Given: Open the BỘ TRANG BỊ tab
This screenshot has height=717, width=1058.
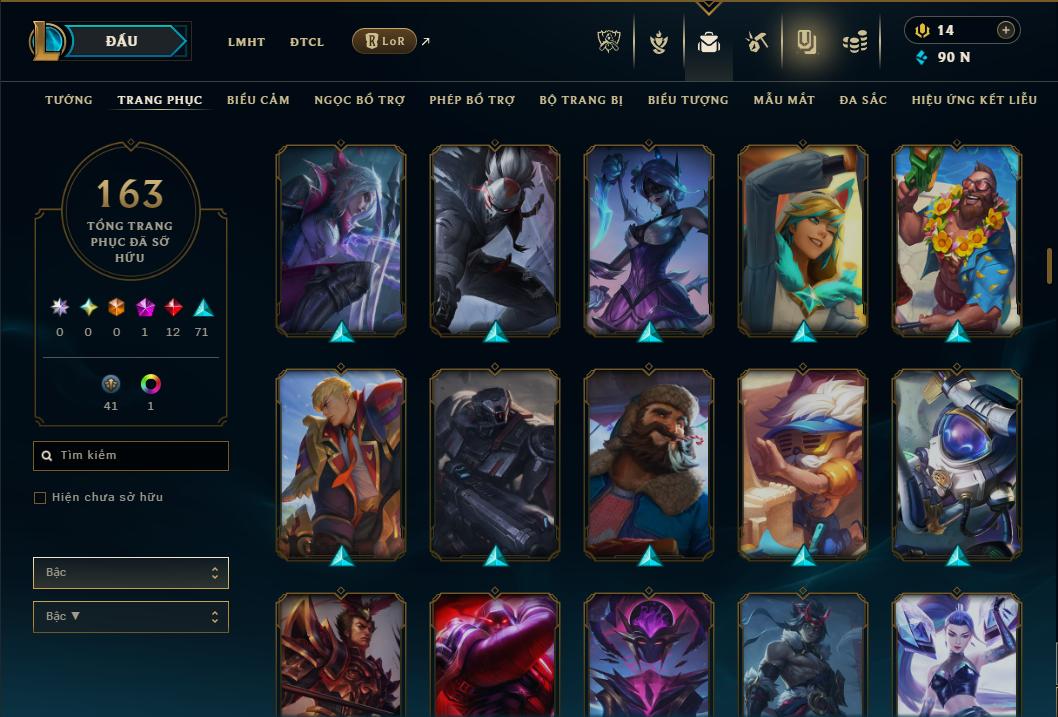Looking at the screenshot, I should pos(581,100).
